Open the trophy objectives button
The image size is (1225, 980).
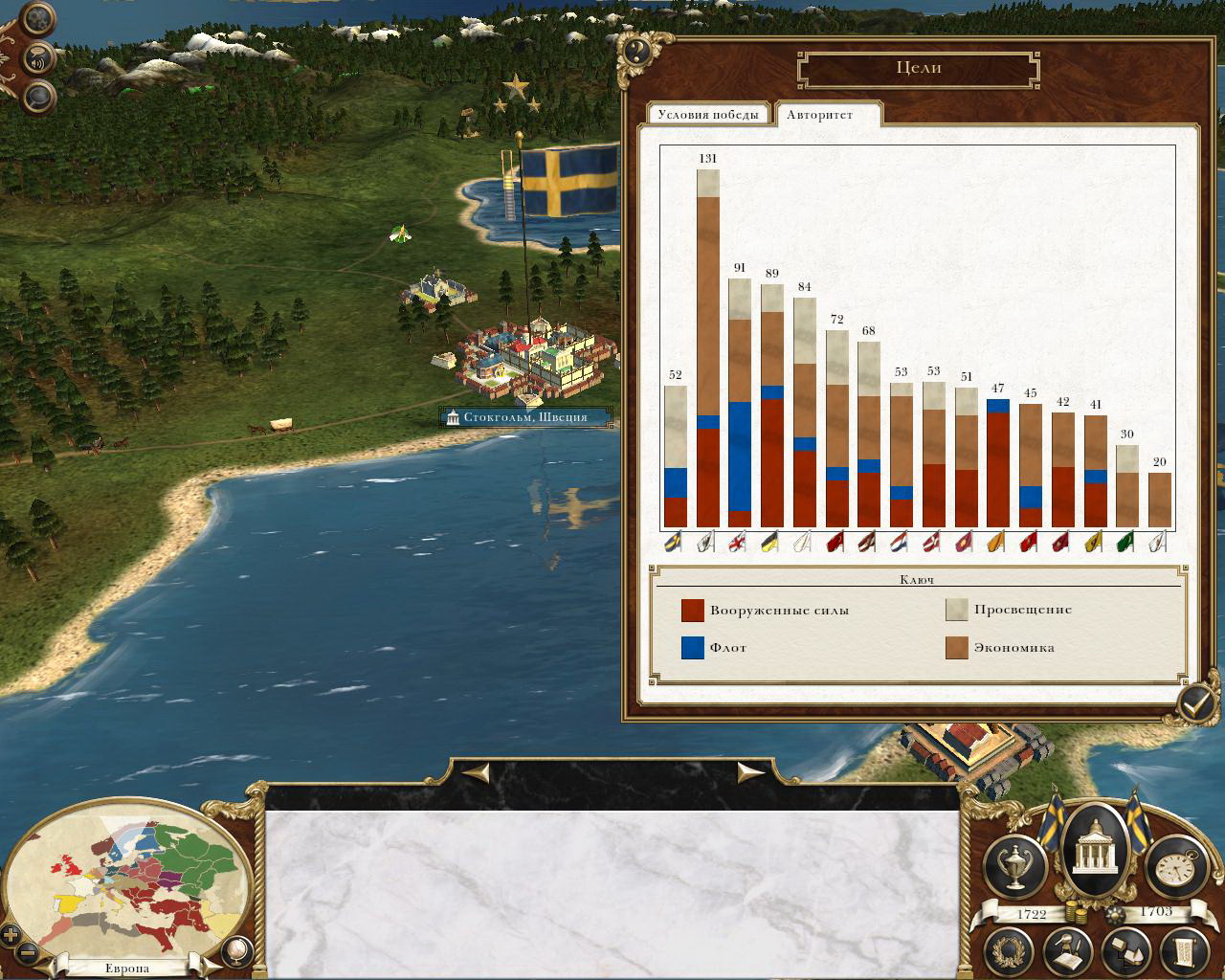pyautogui.click(x=1014, y=864)
